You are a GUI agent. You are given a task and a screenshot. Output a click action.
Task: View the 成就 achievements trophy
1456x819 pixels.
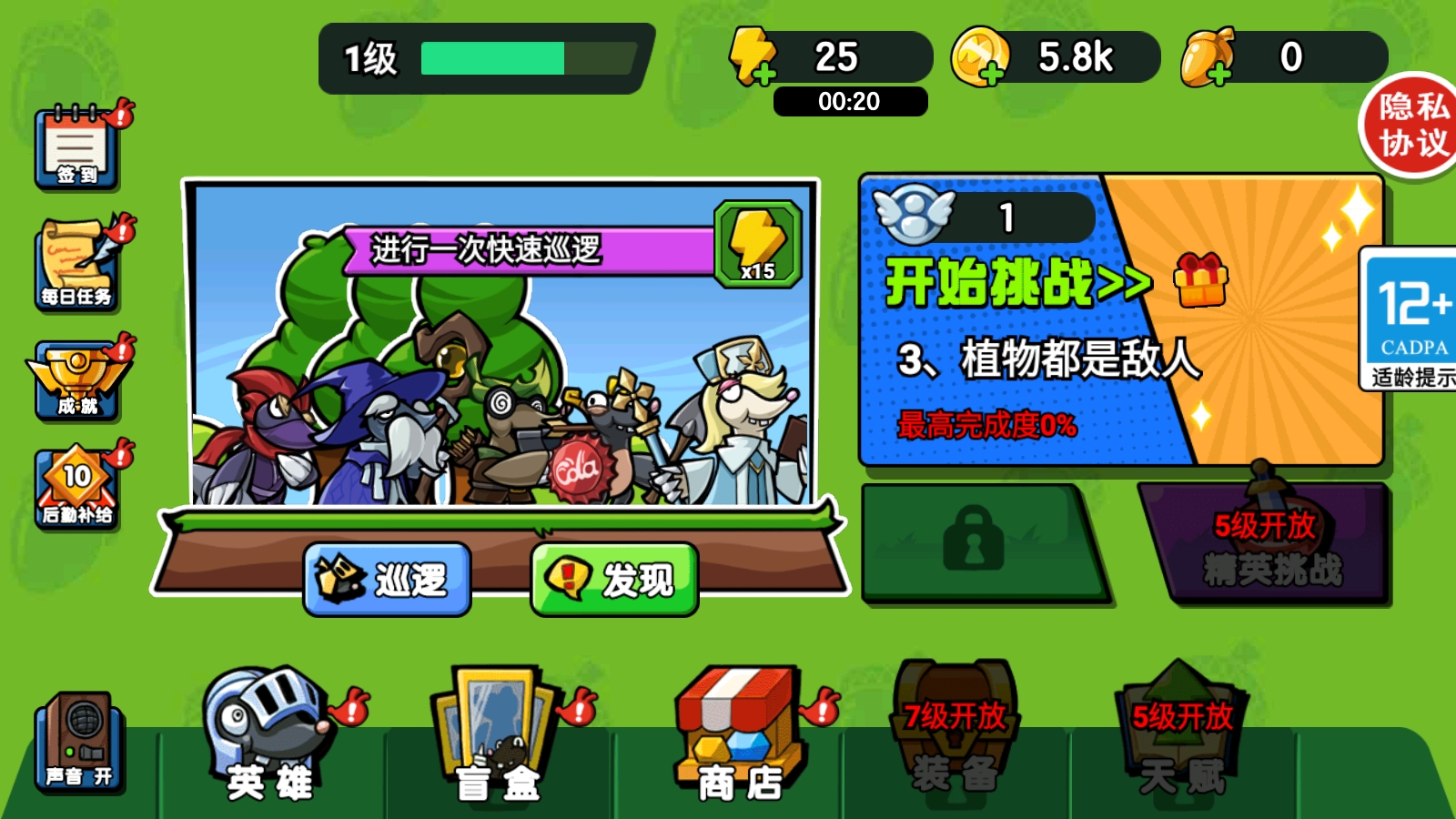[77, 378]
